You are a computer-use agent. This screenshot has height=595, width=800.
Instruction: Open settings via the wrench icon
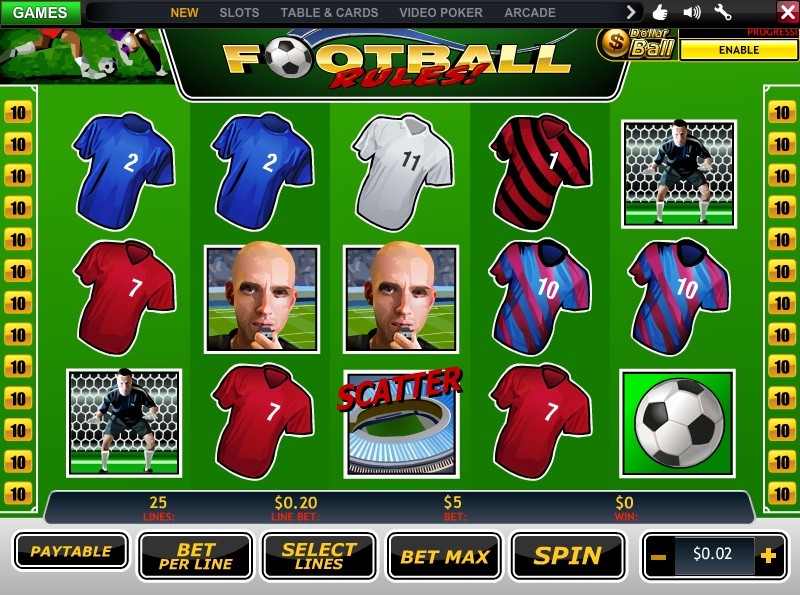(x=723, y=12)
